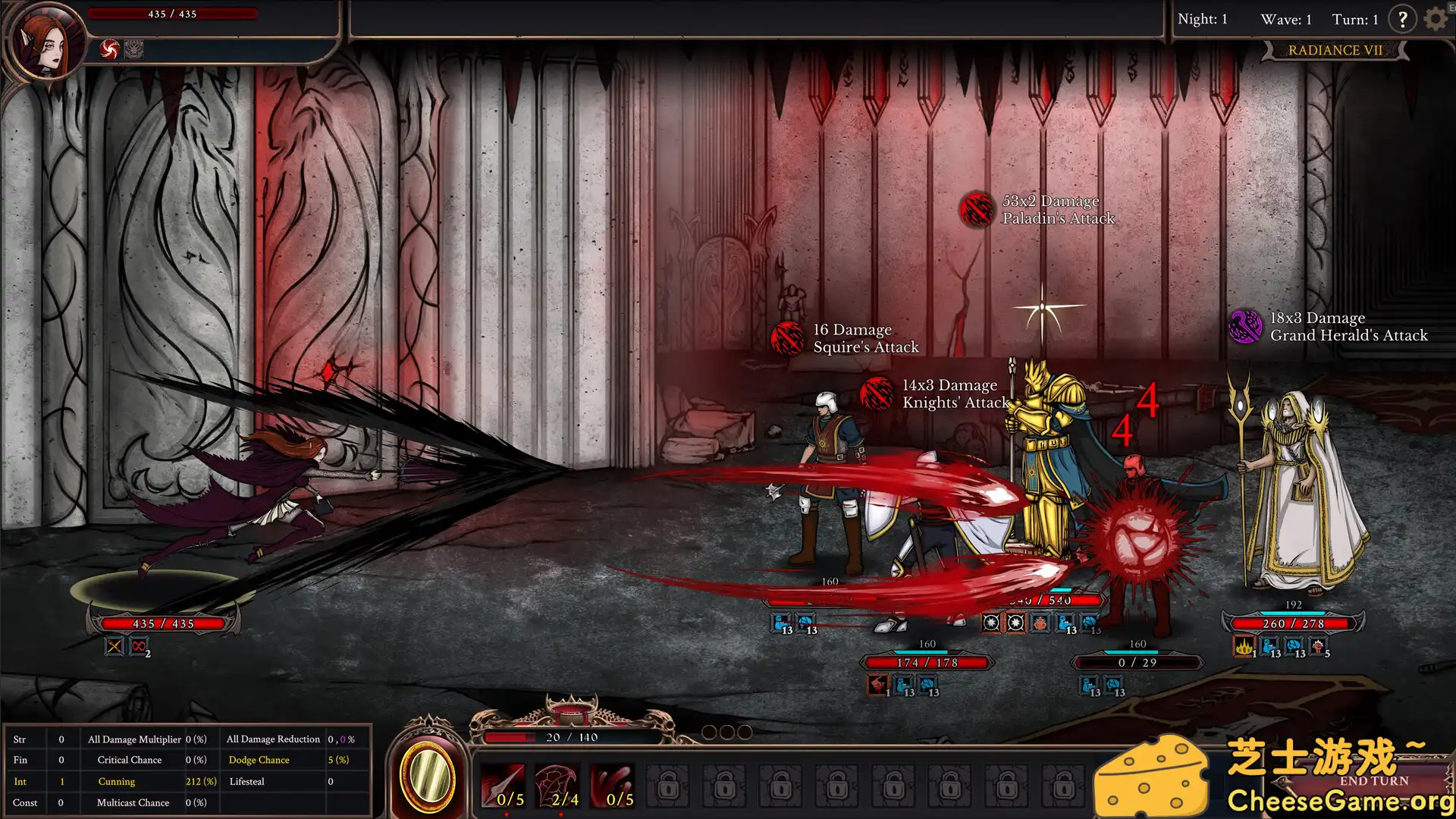Open the gear settings menu
This screenshot has height=819, width=1456.
tap(1436, 19)
